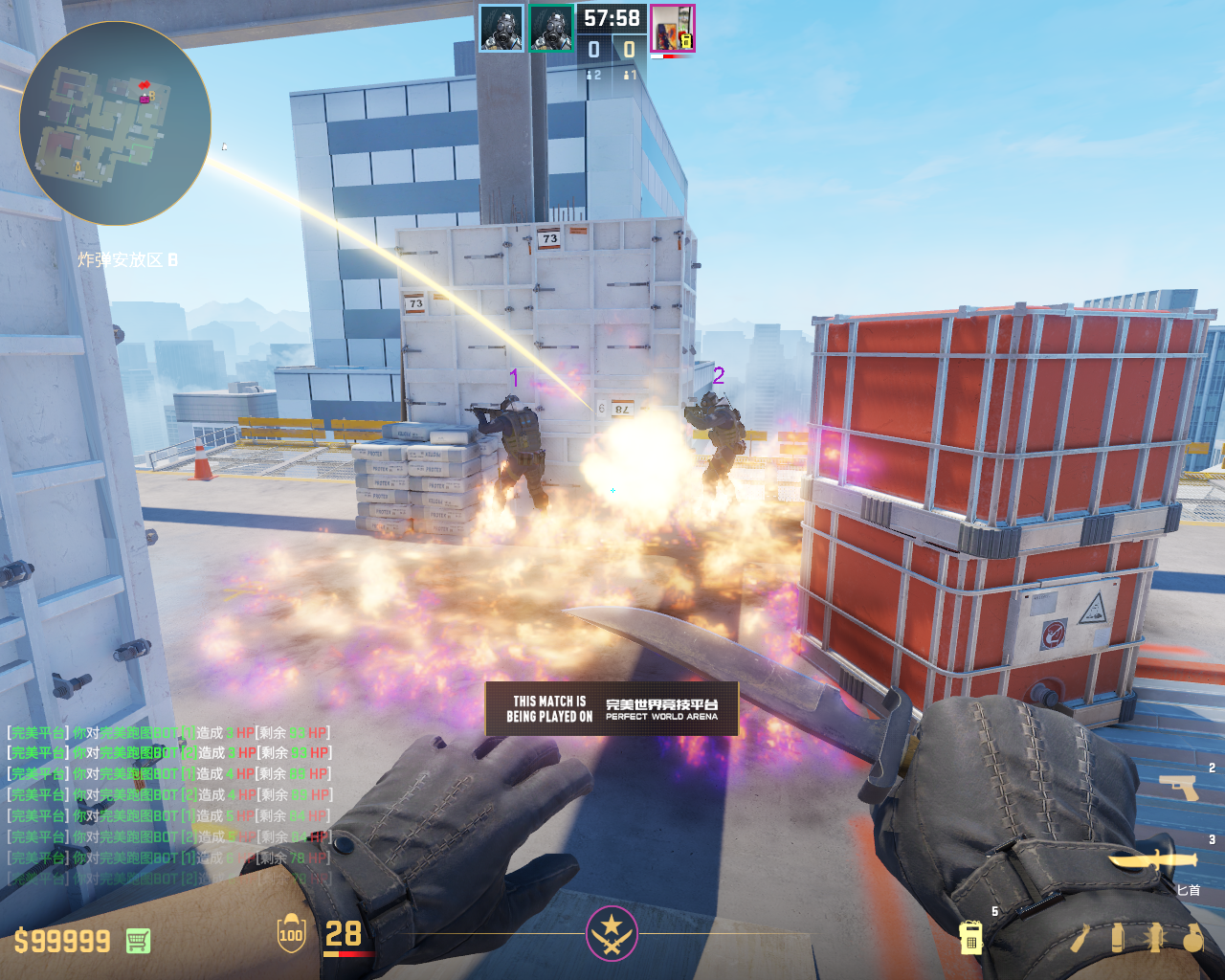Click the star rank emblem at bottom center
This screenshot has height=980, width=1225.
(612, 932)
